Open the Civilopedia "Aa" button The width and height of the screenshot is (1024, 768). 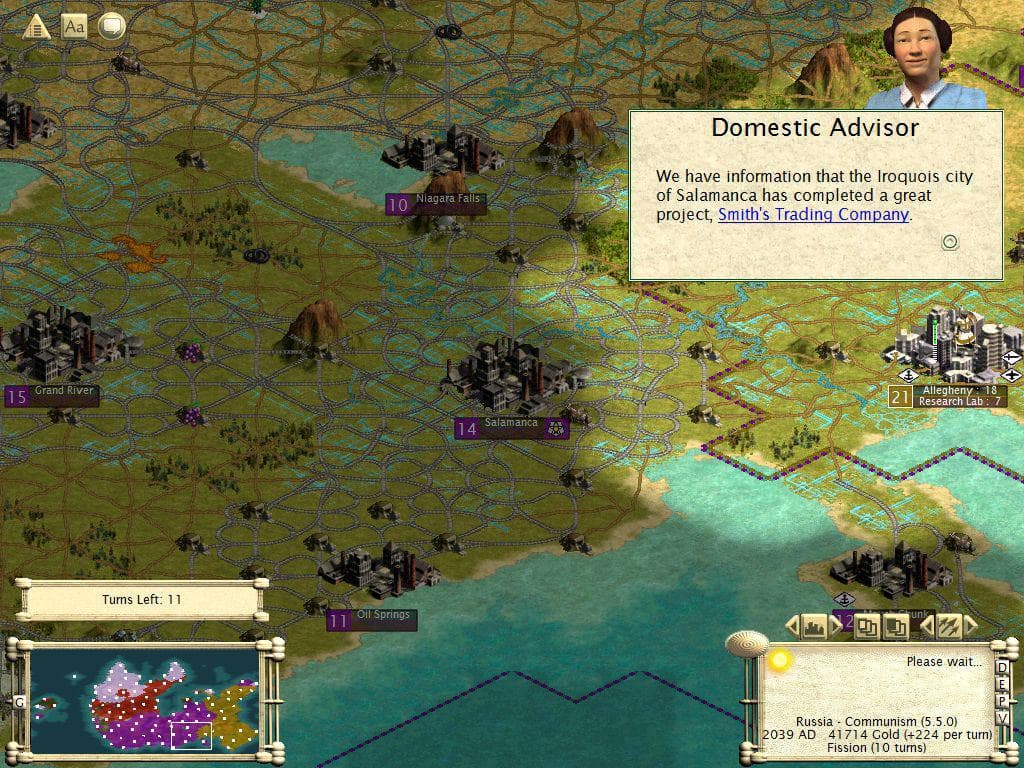point(74,26)
